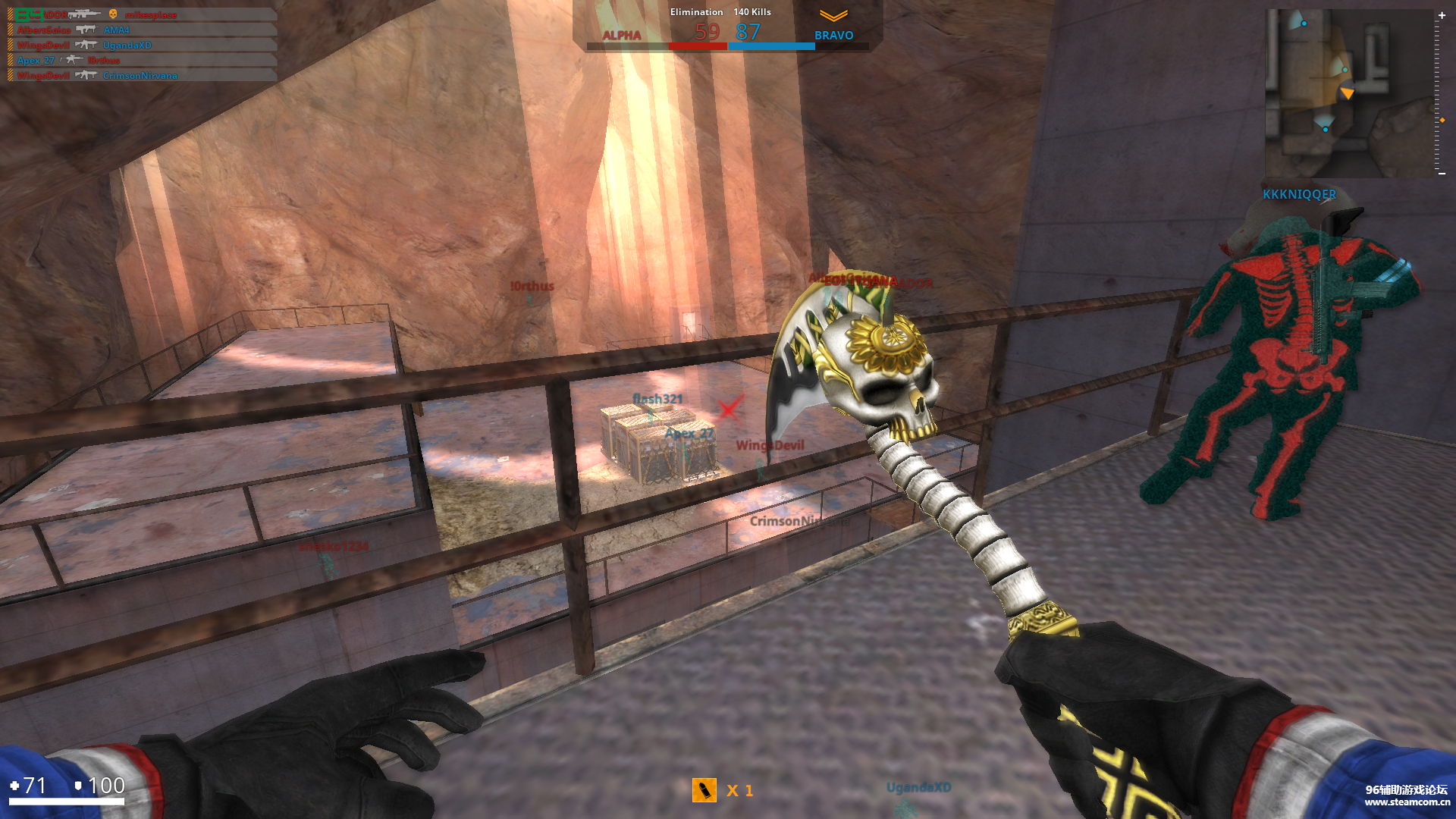
Task: Click the rifle icon between WingsDevil and UgandaXD
Action: (x=87, y=45)
